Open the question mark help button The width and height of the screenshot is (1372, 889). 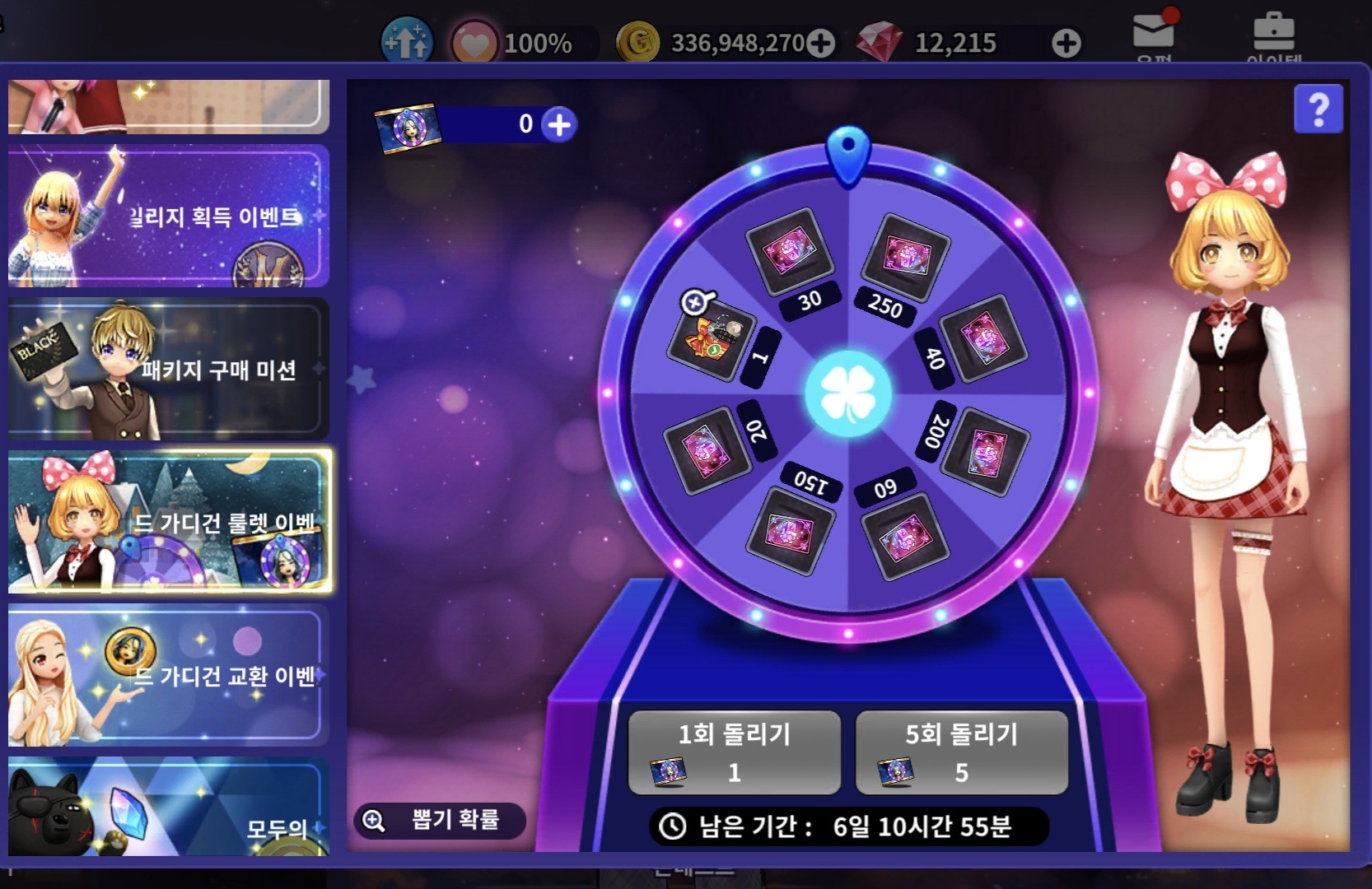pos(1318,109)
